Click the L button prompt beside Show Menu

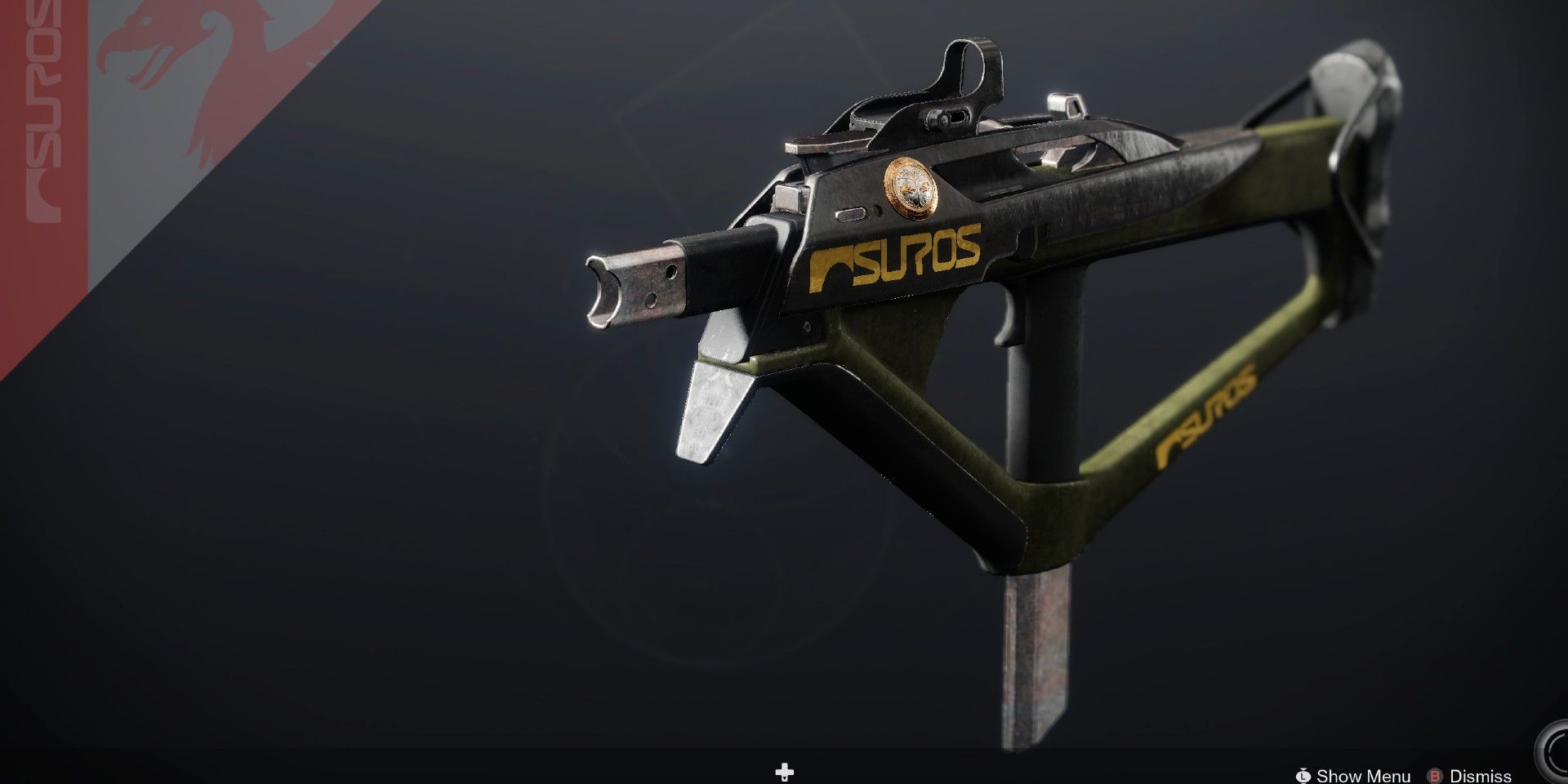1304,776
